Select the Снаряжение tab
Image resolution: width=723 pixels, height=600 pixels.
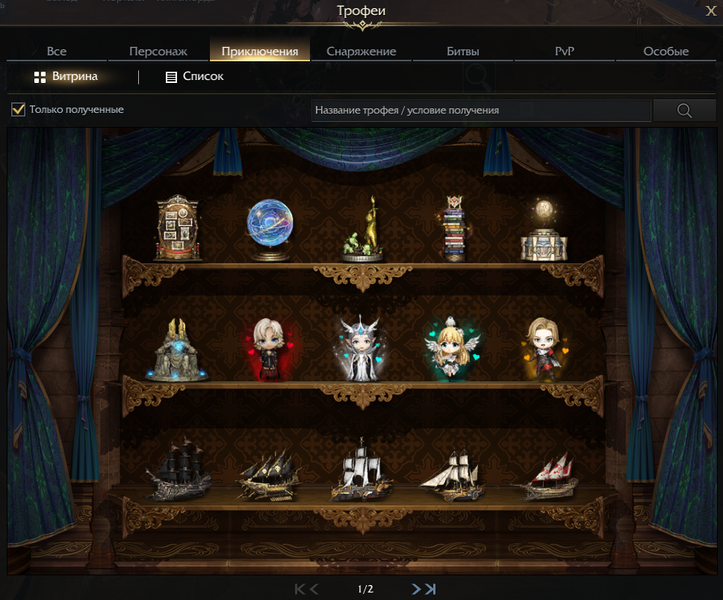pos(361,51)
